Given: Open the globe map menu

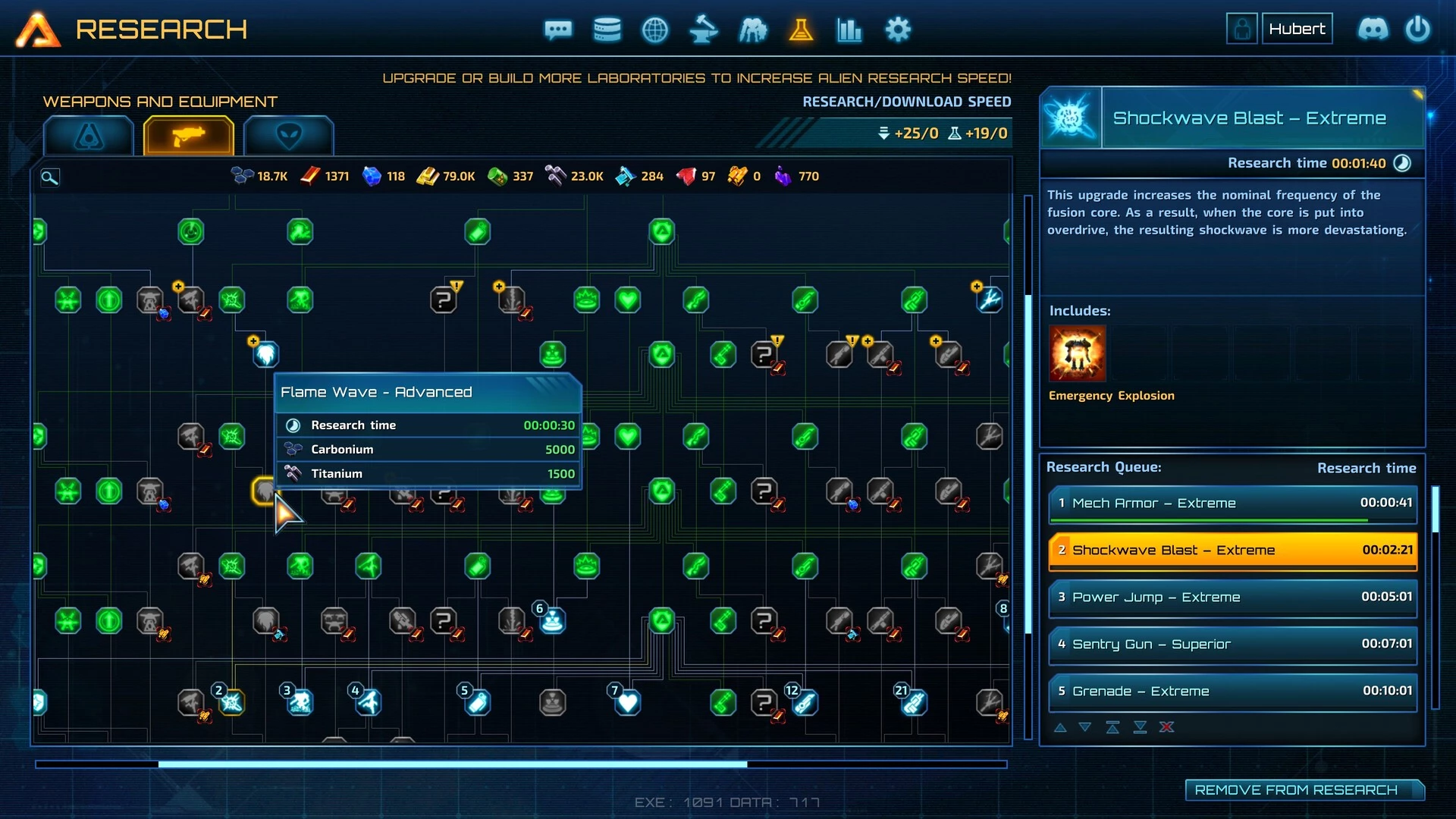Looking at the screenshot, I should tap(655, 30).
